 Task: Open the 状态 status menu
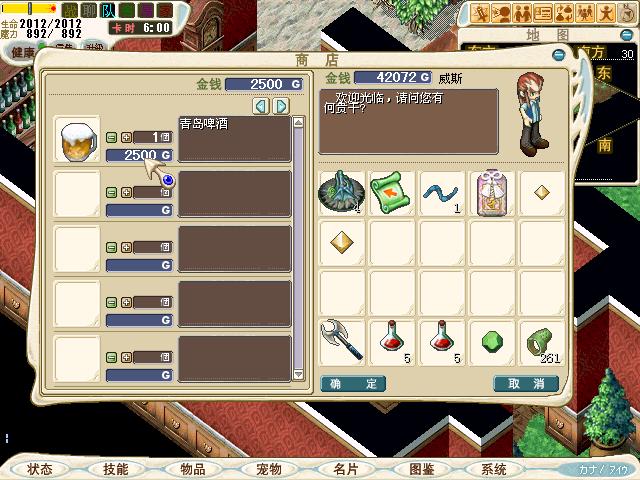click(x=40, y=469)
